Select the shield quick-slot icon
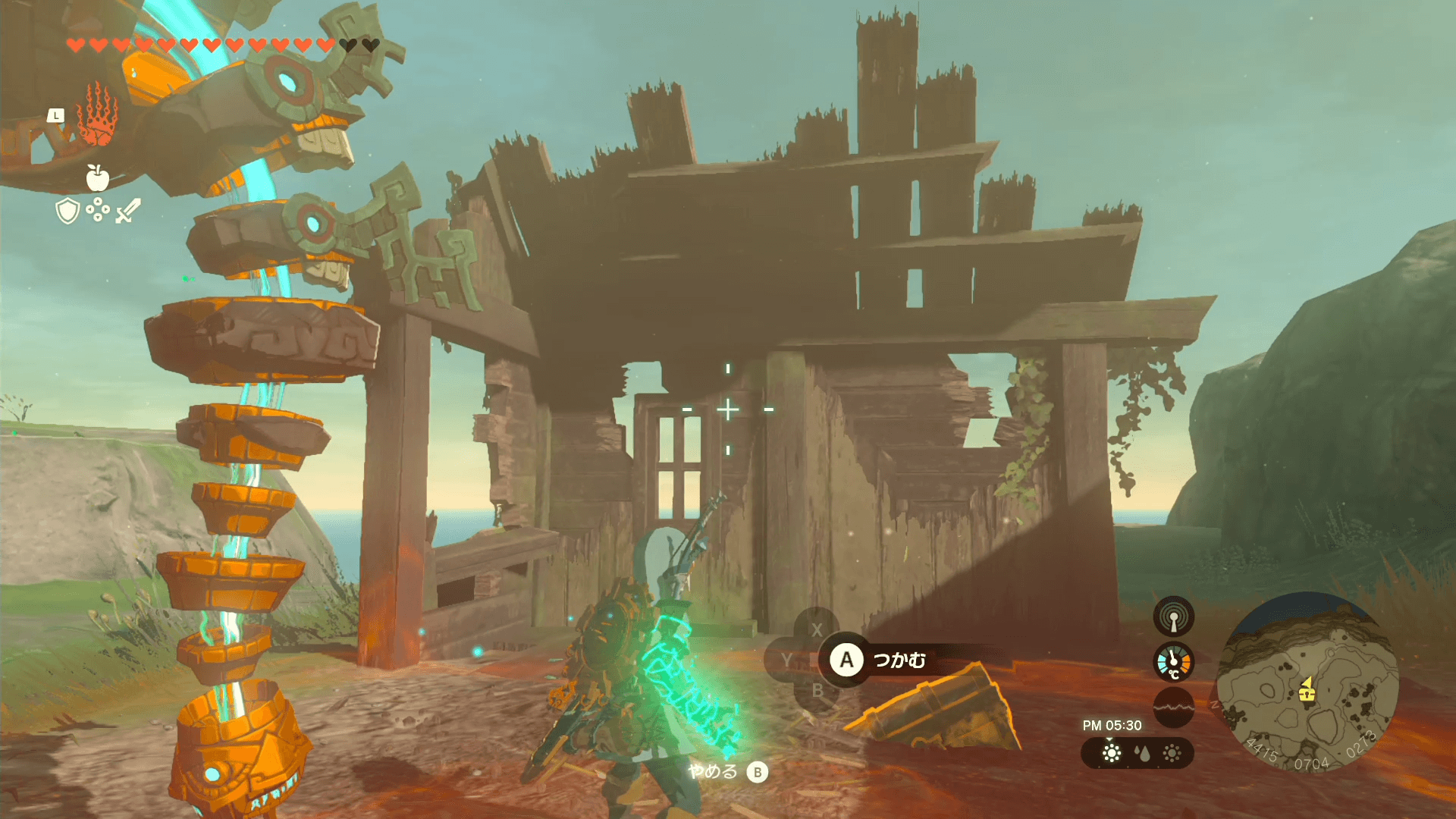 click(68, 211)
